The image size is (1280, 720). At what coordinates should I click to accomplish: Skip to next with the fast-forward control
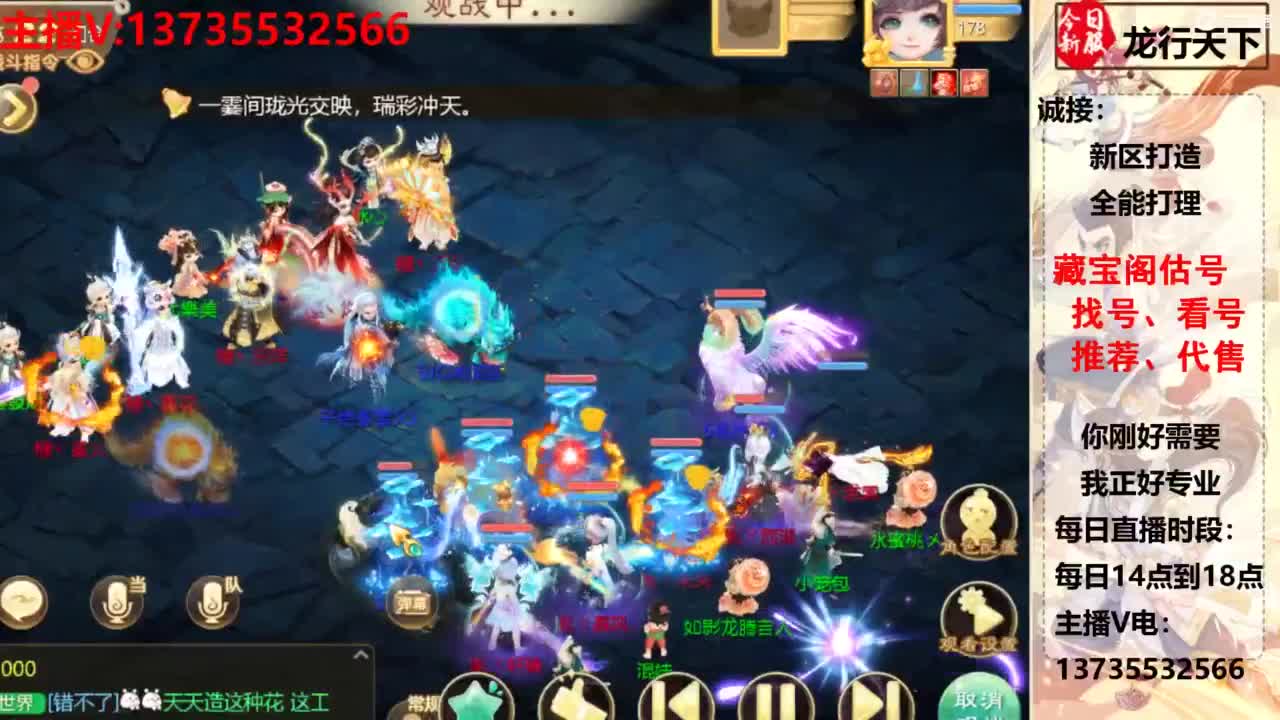(x=875, y=700)
